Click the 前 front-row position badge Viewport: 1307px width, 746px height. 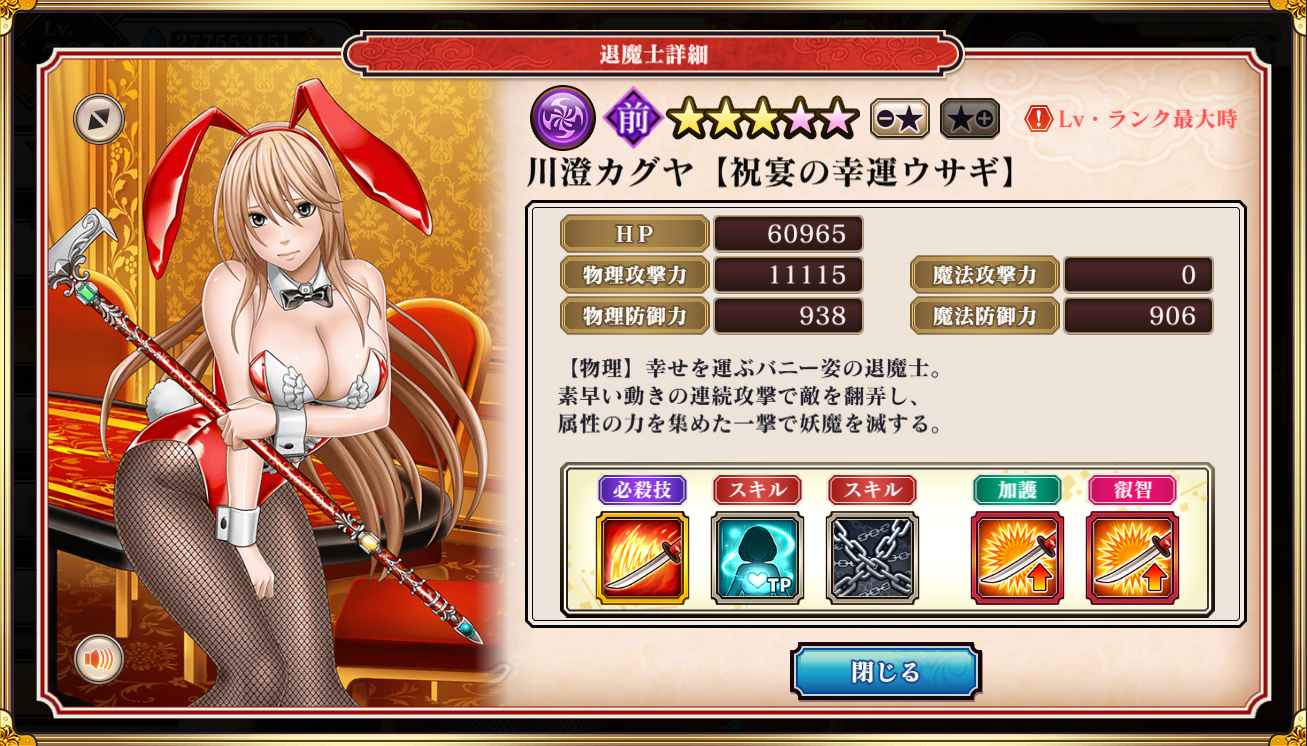point(632,118)
